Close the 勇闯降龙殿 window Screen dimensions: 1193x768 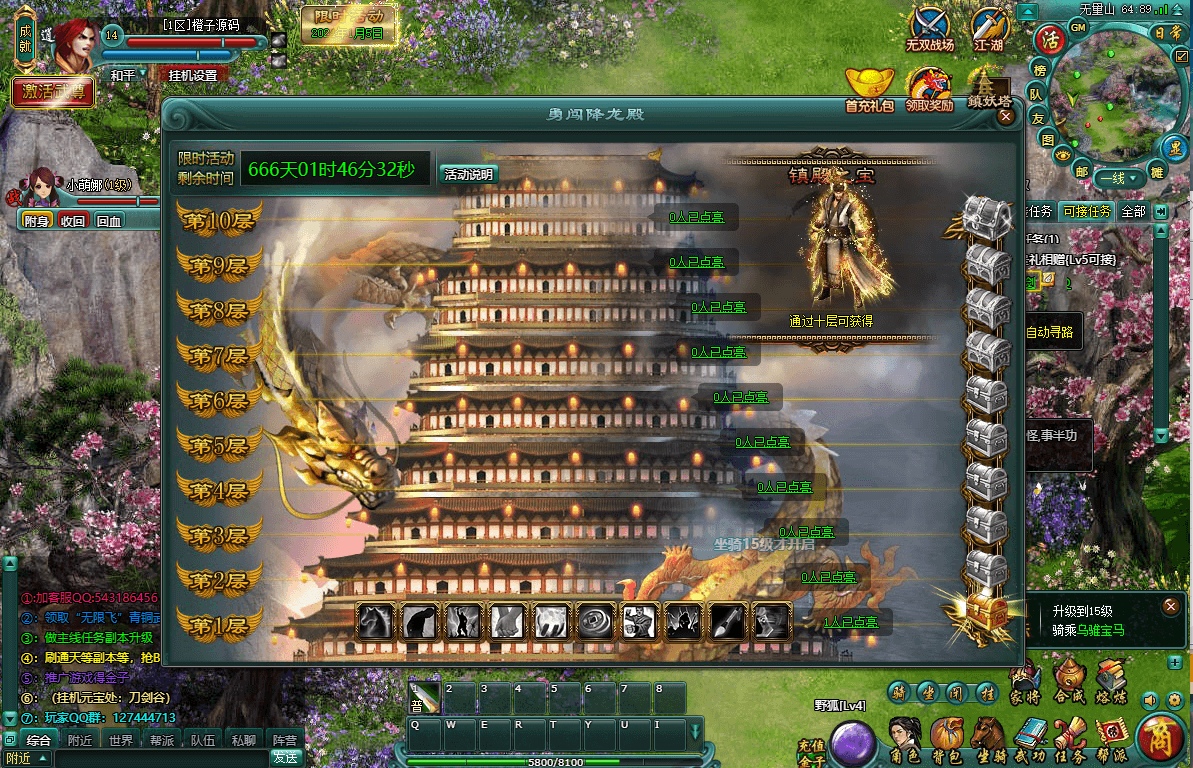[x=1006, y=116]
